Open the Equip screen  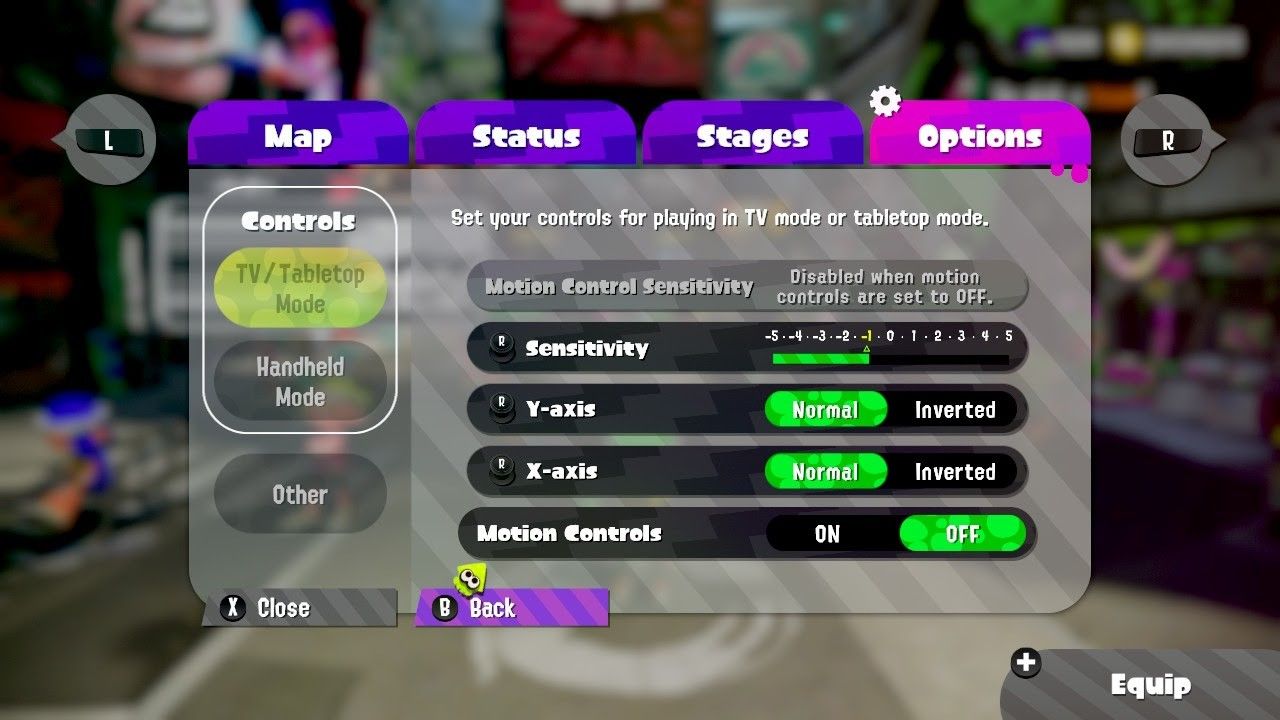pyautogui.click(x=1150, y=685)
